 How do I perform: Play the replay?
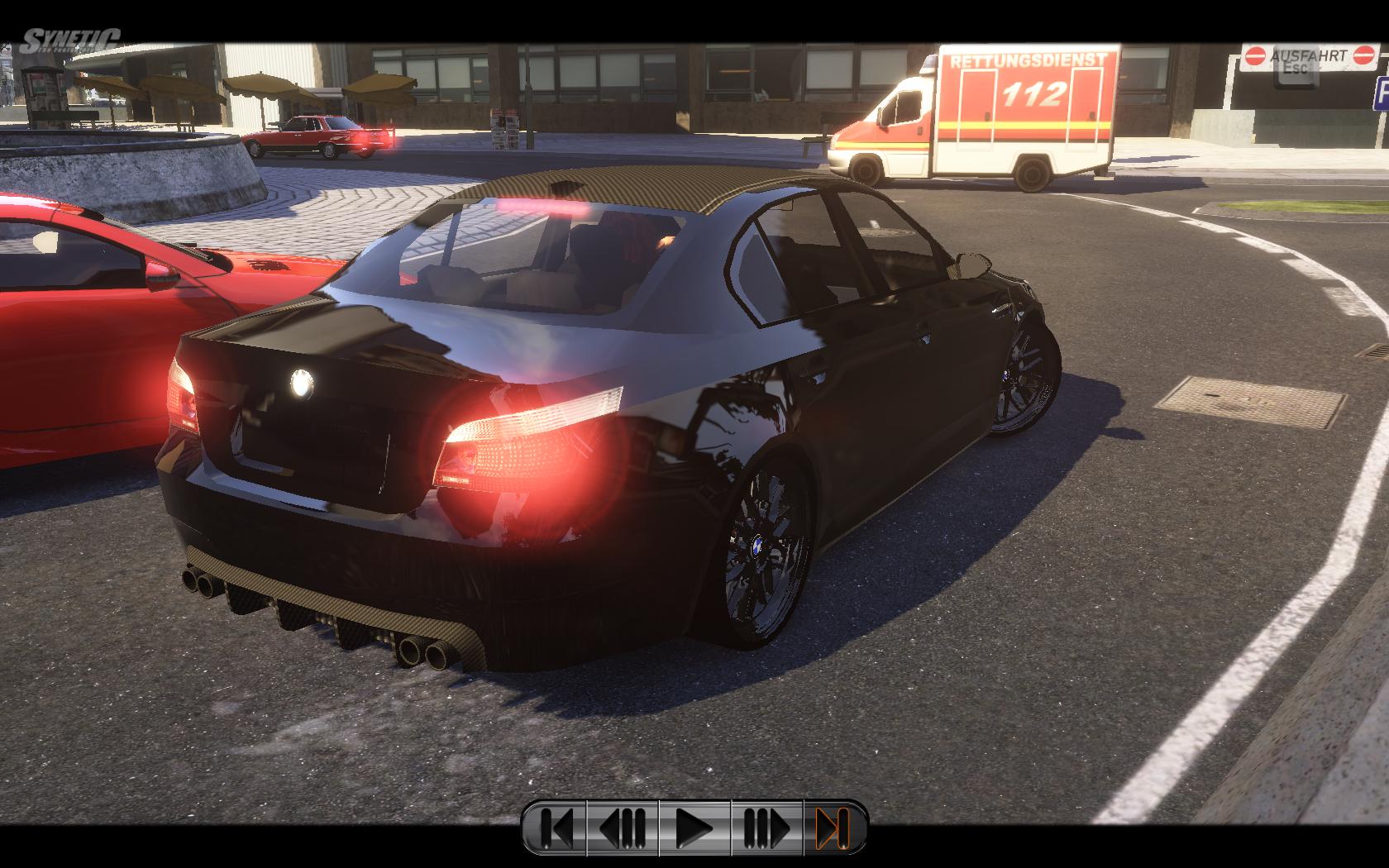point(694,827)
